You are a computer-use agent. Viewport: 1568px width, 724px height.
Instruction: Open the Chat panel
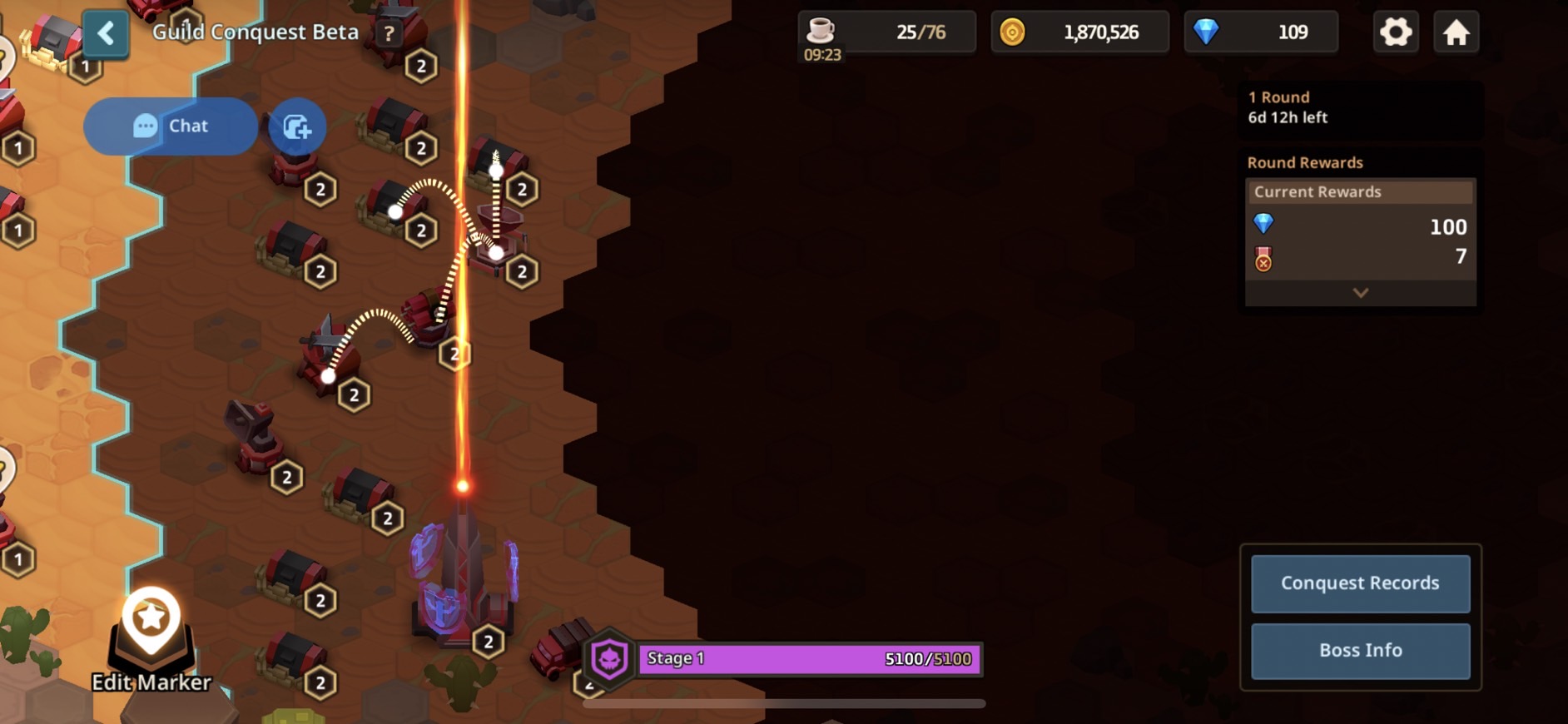click(x=171, y=126)
